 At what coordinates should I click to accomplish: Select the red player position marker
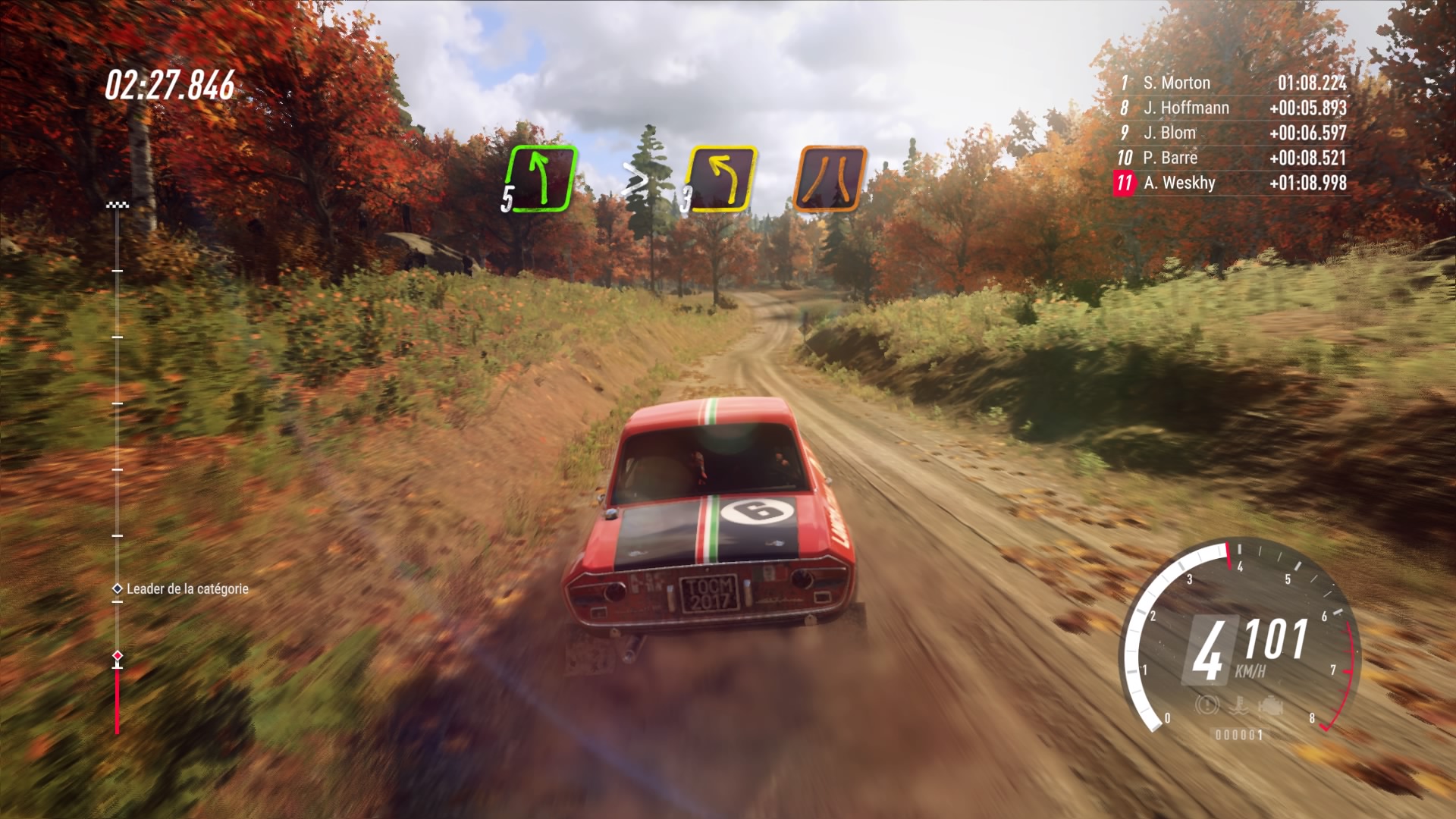(x=118, y=655)
